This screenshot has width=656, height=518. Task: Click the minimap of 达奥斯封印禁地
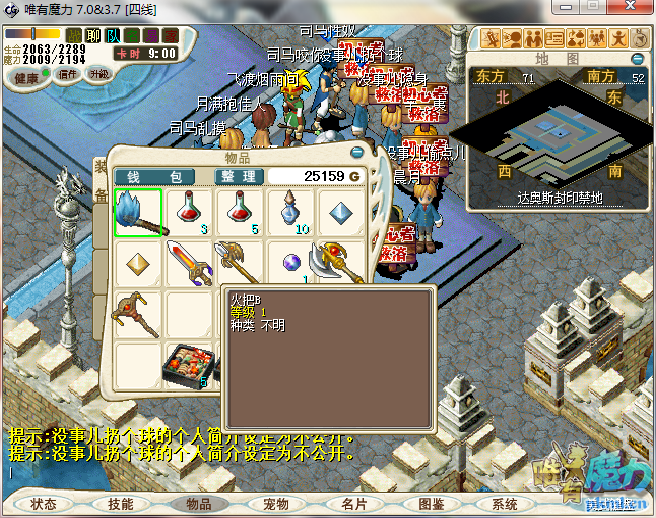tap(555, 130)
